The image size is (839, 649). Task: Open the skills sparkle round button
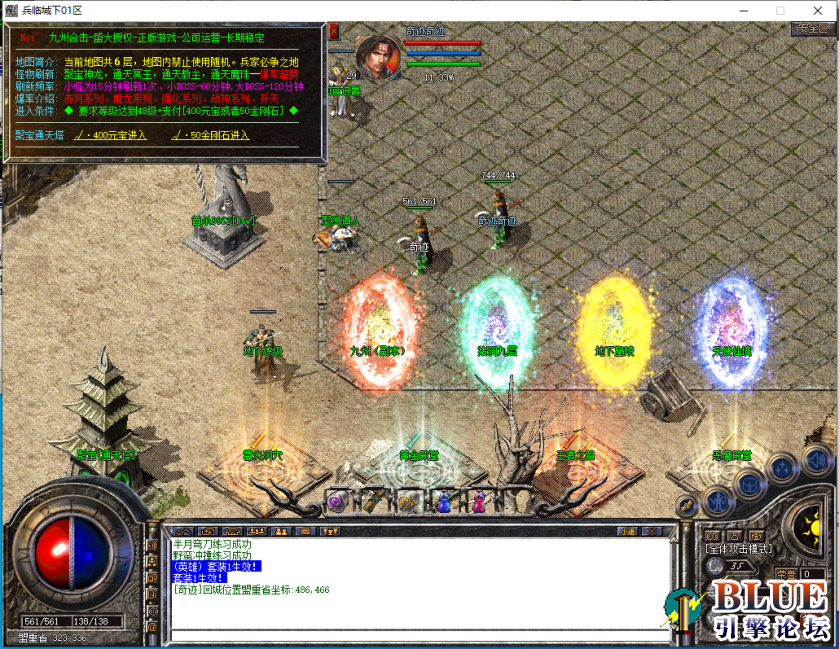pyautogui.click(x=782, y=469)
